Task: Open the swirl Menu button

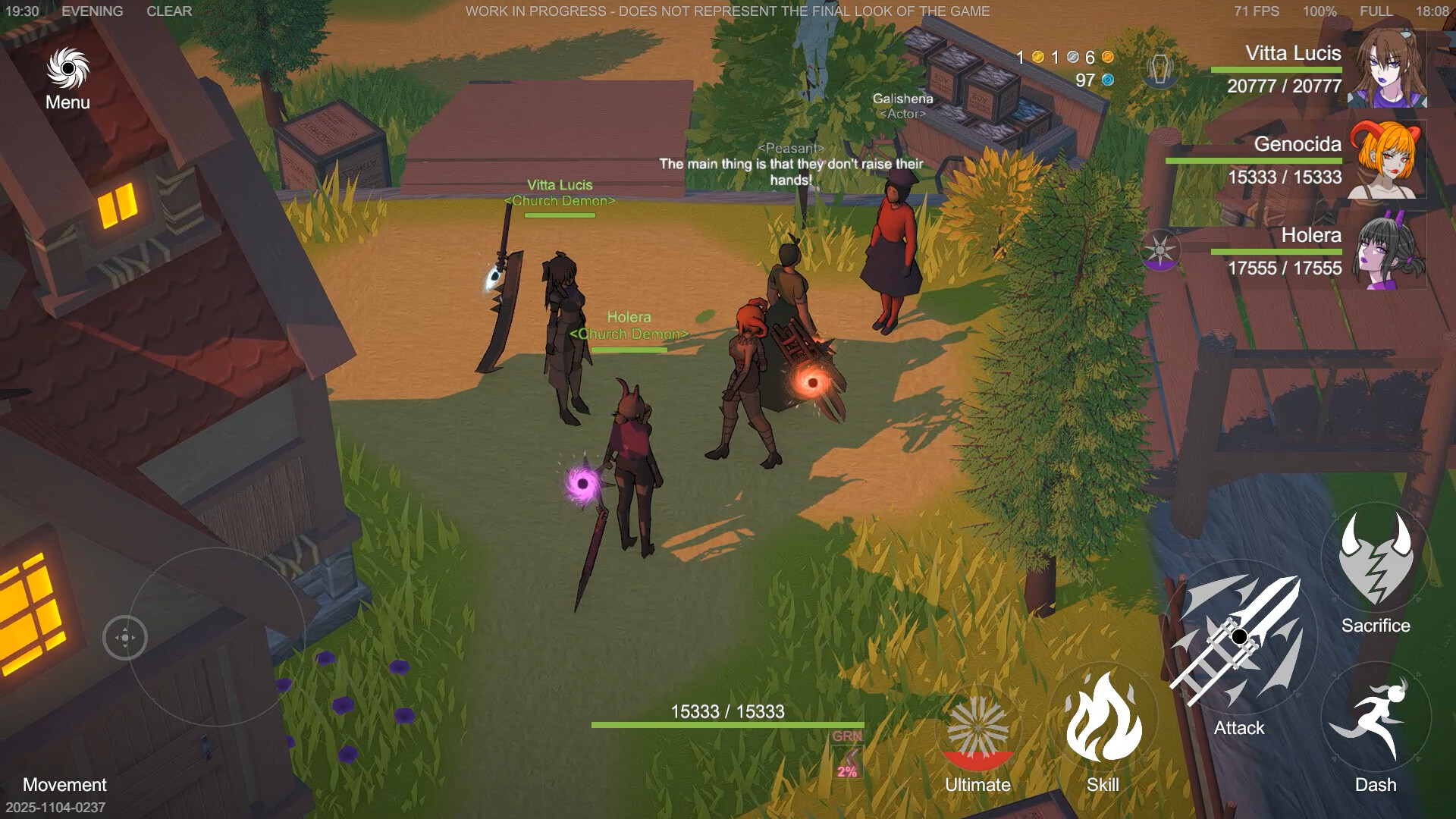Action: 67,70
